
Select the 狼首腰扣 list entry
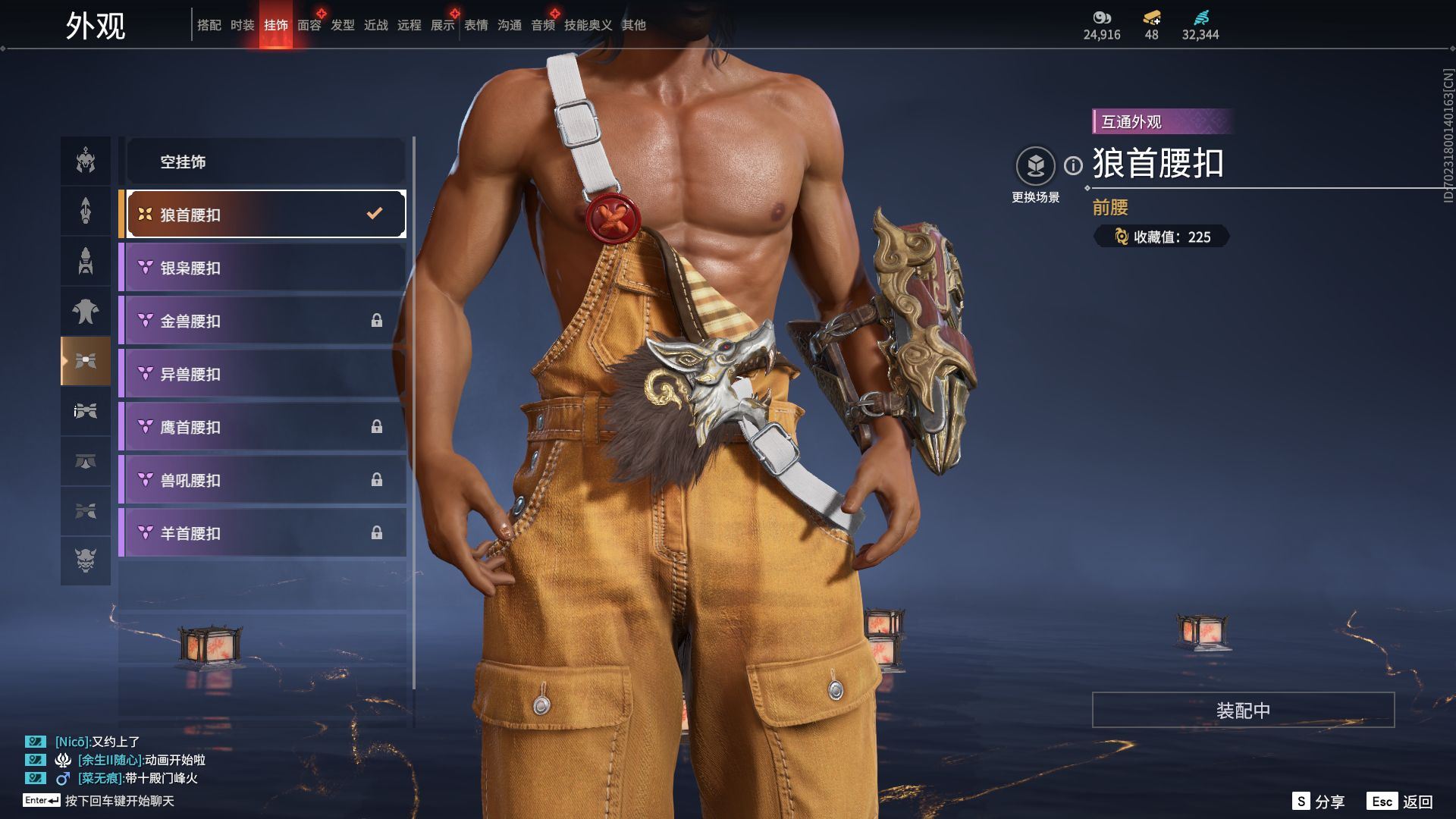click(x=265, y=215)
